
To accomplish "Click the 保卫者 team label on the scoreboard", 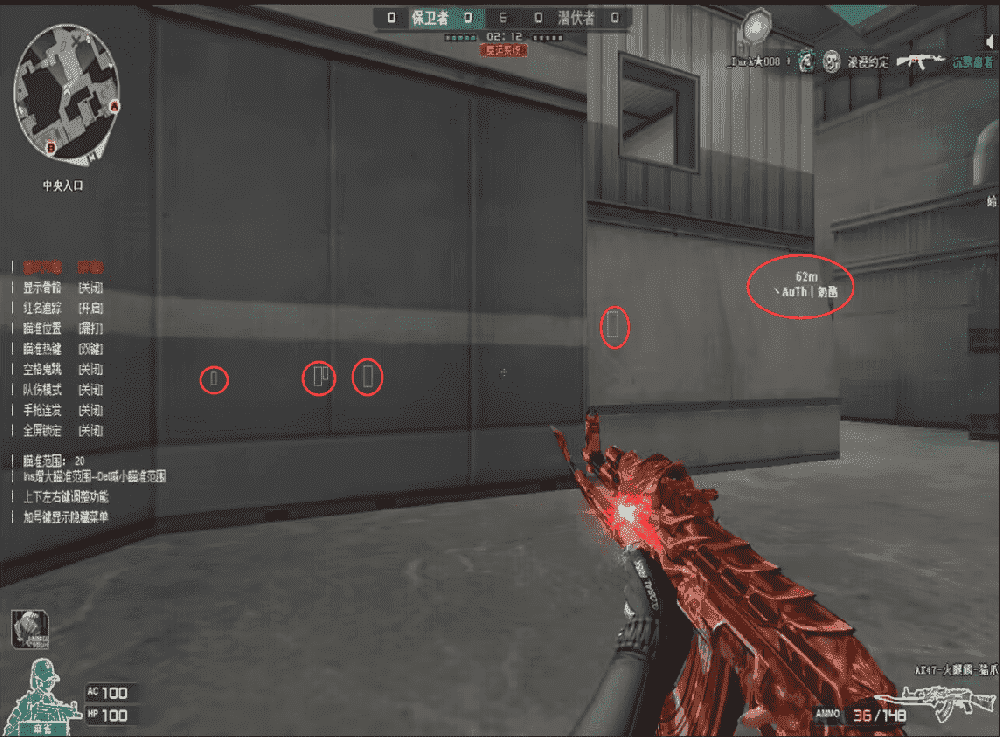I will point(430,17).
